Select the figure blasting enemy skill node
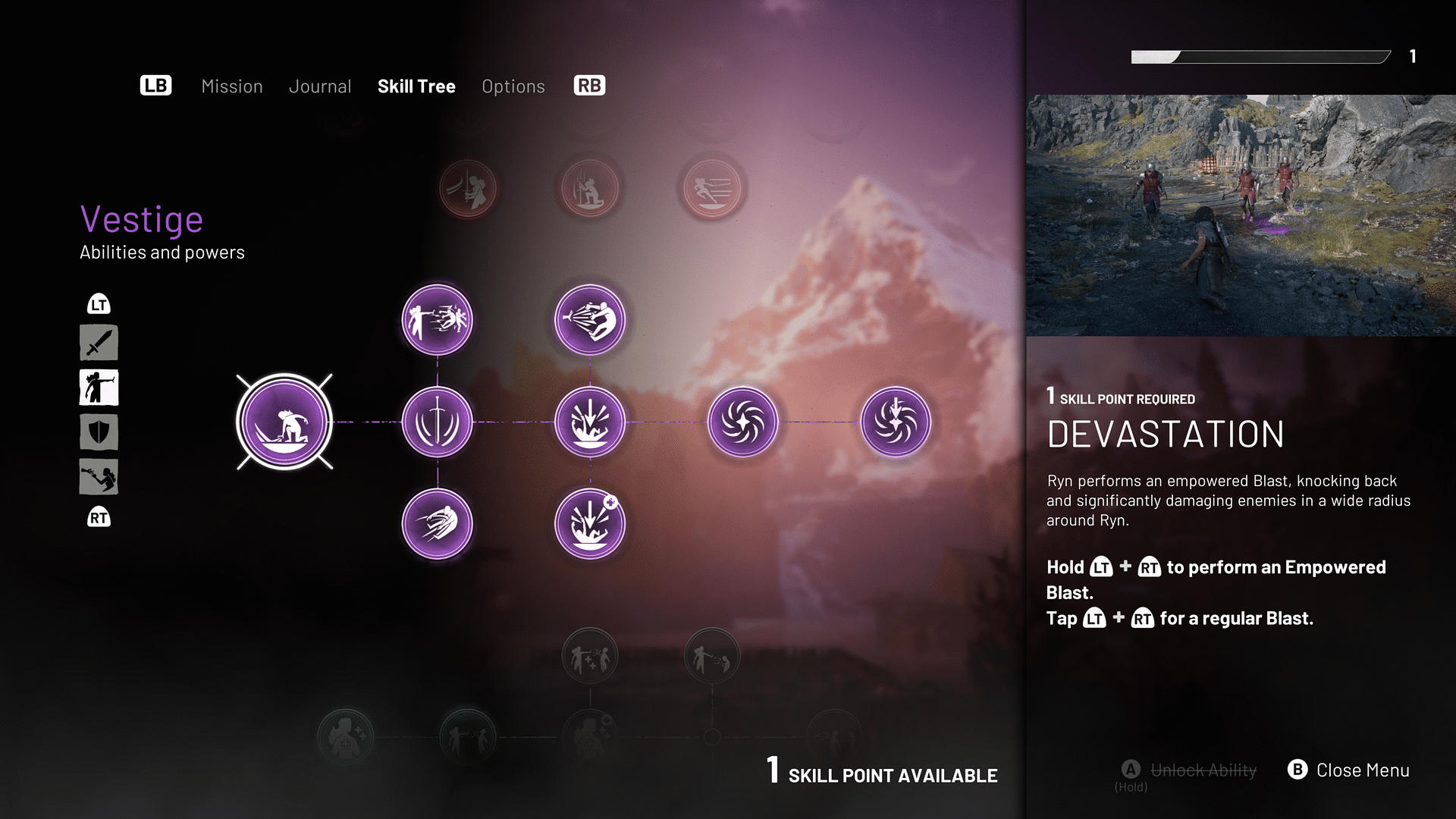Viewport: 1456px width, 819px height. (437, 320)
